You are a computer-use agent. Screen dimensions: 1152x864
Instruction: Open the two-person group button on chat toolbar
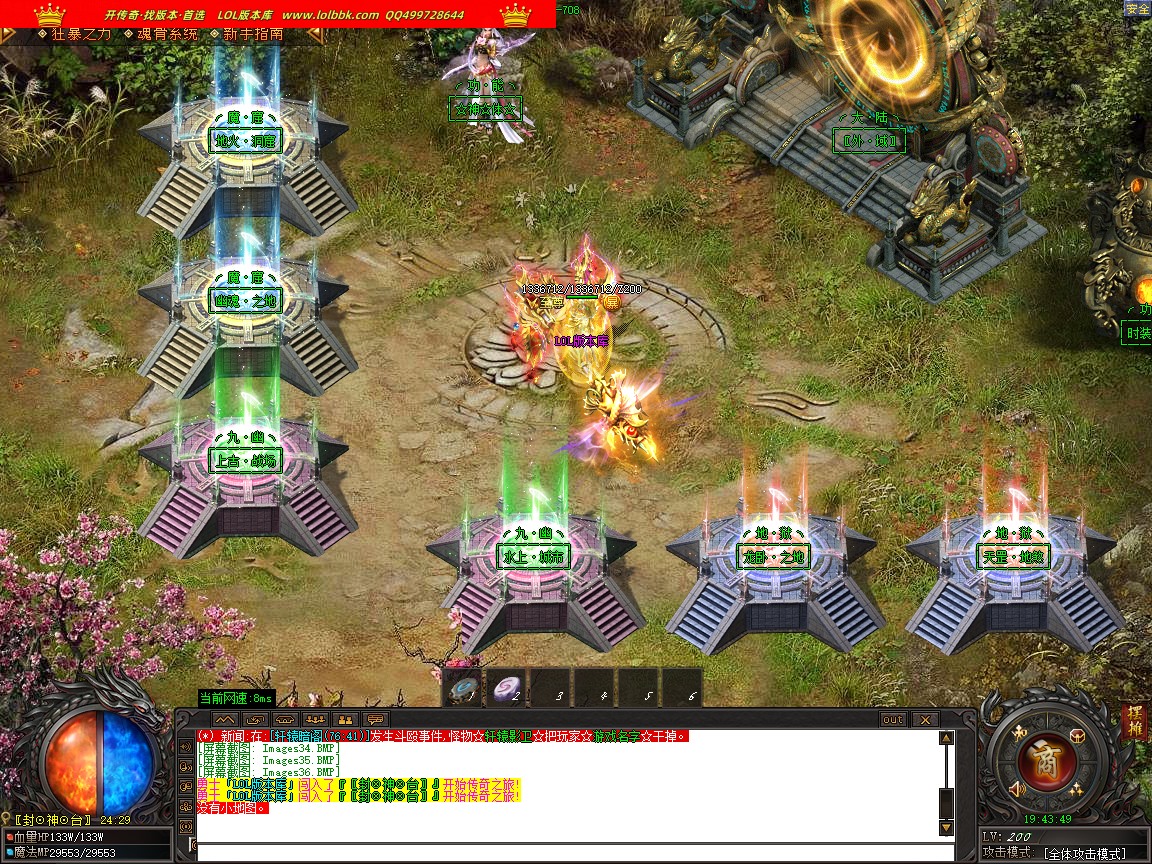click(x=345, y=719)
